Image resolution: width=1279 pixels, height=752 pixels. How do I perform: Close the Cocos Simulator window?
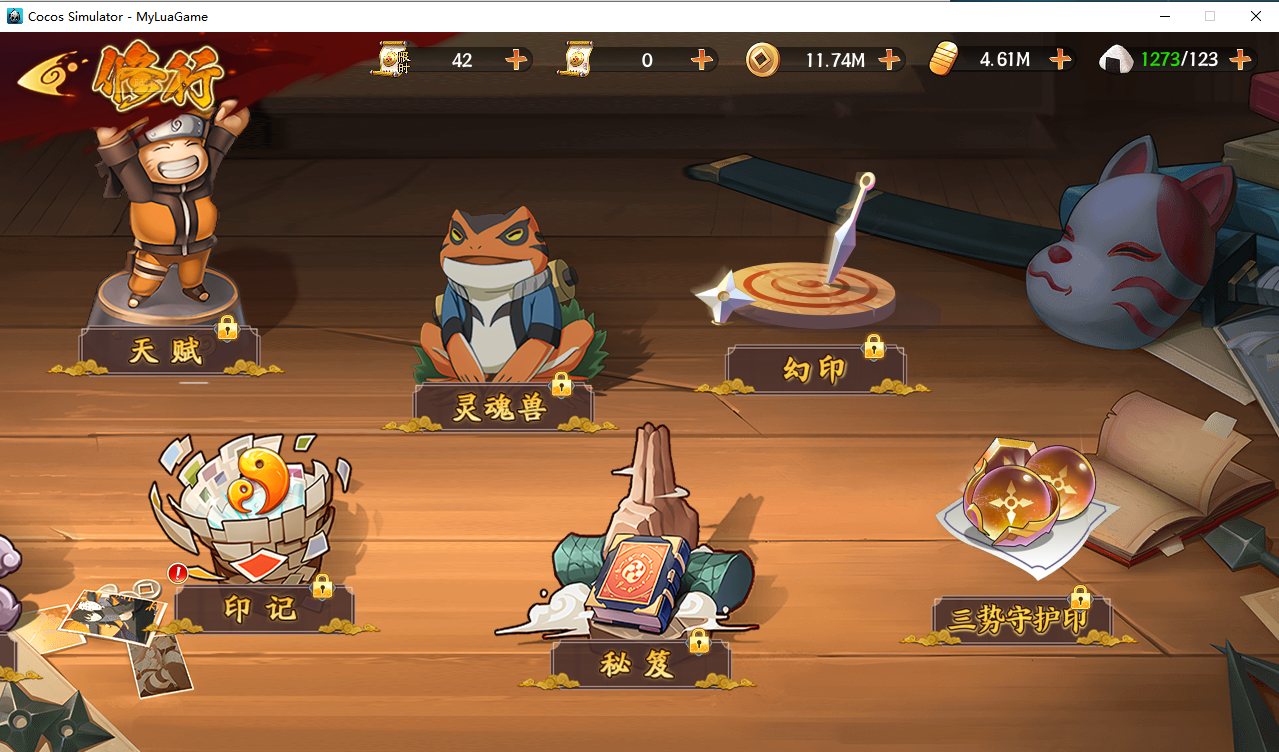tap(1256, 16)
